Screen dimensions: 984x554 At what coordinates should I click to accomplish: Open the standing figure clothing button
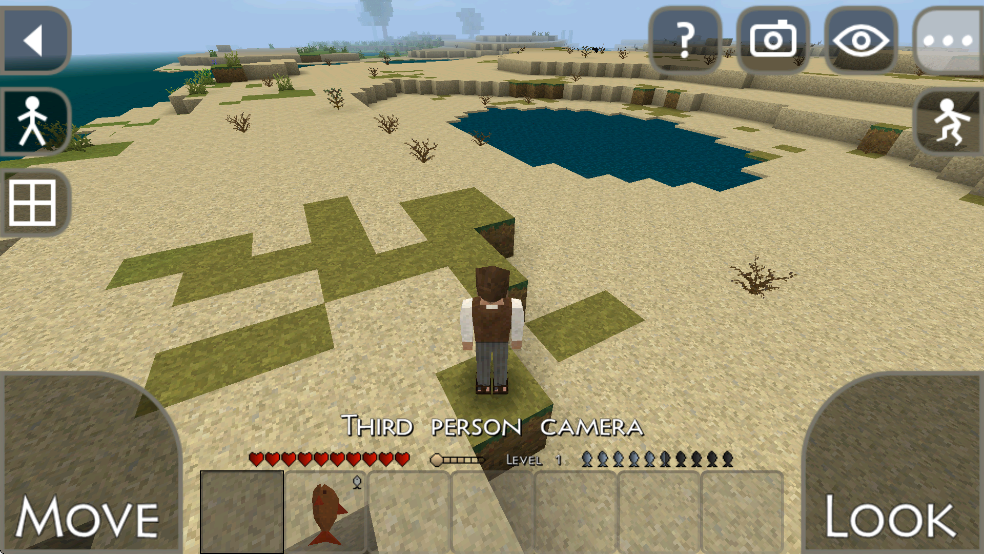[35, 122]
